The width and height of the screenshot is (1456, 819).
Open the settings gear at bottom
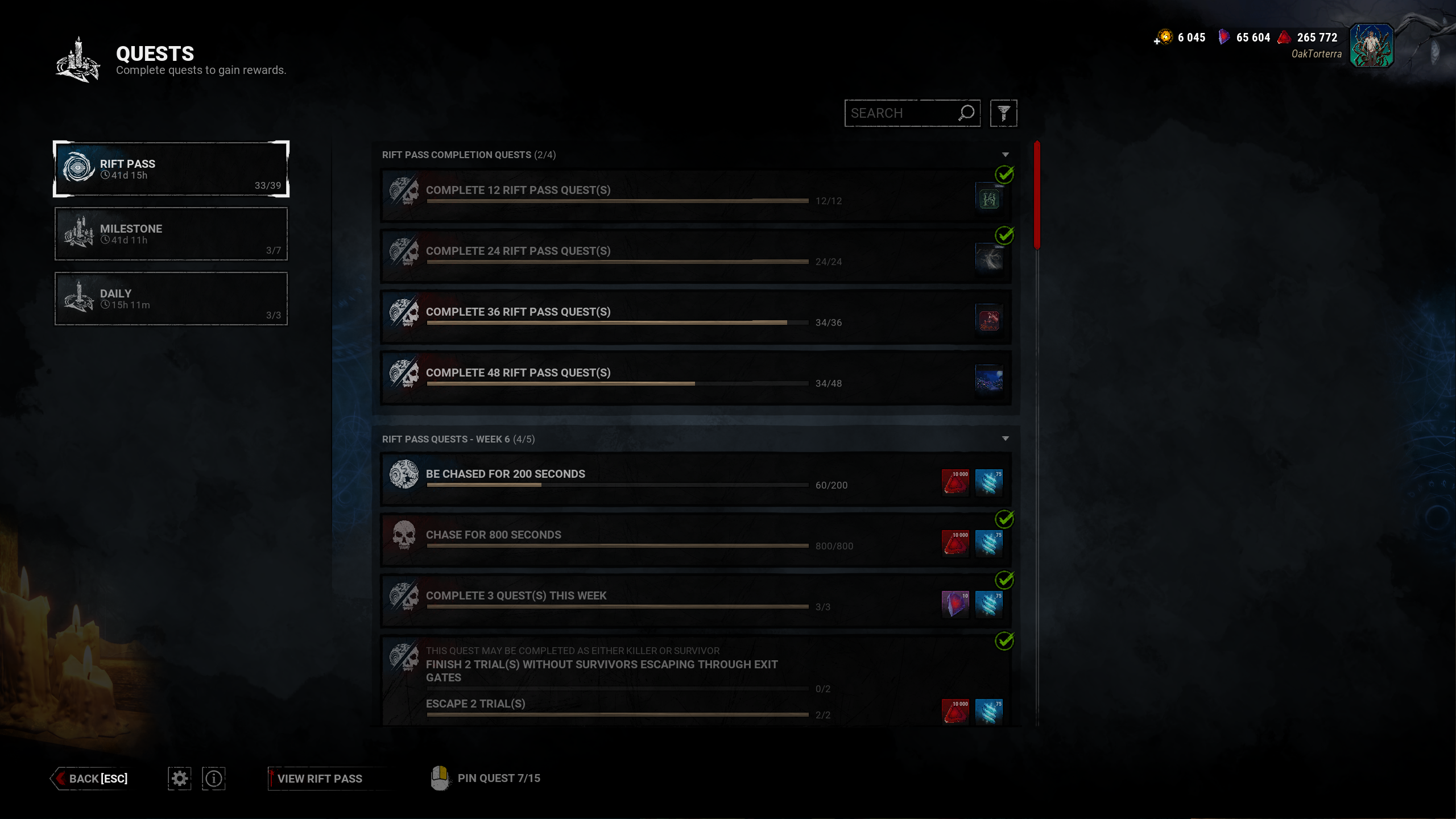click(179, 778)
